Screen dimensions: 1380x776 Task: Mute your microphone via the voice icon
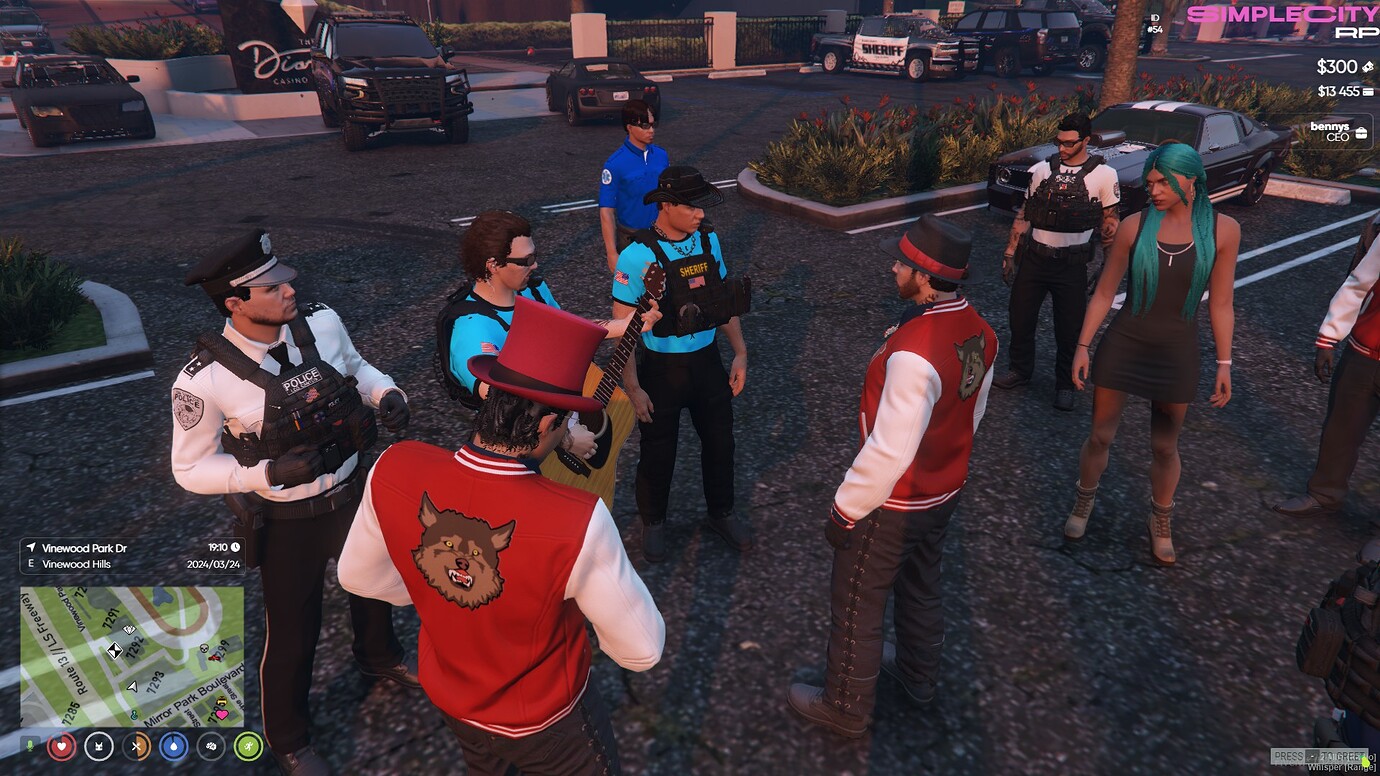30,745
